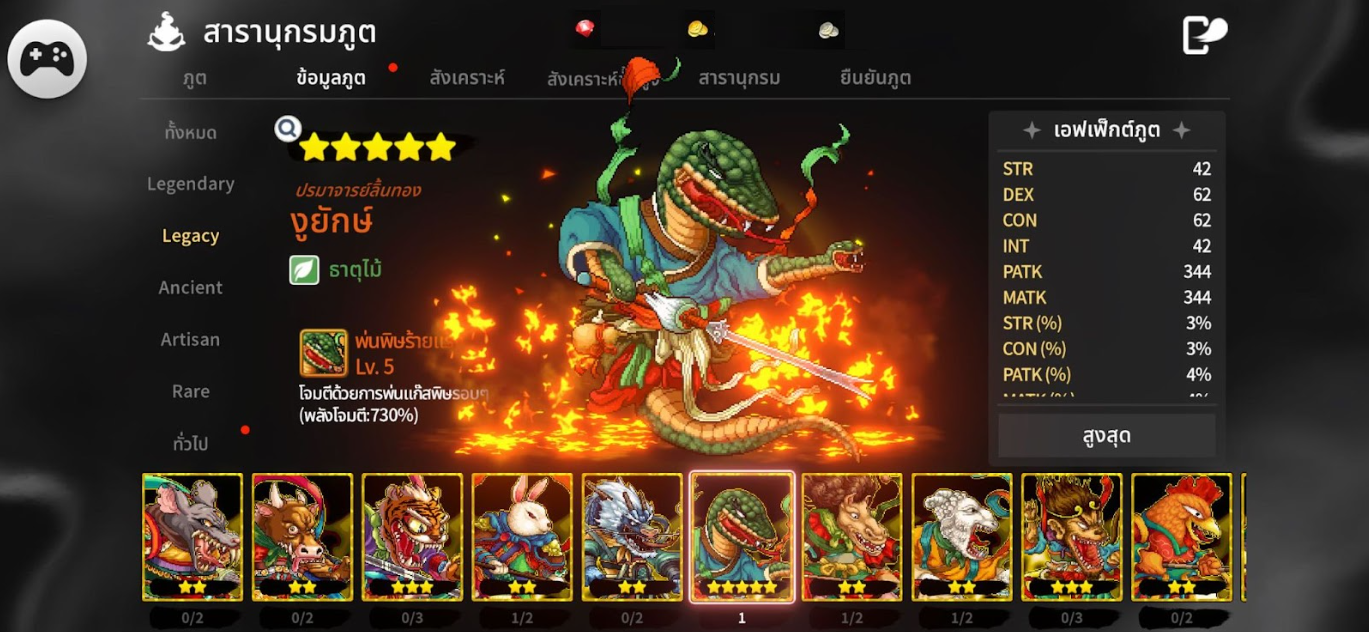Select the rat spirit card
This screenshot has height=632, width=1369.
point(192,537)
